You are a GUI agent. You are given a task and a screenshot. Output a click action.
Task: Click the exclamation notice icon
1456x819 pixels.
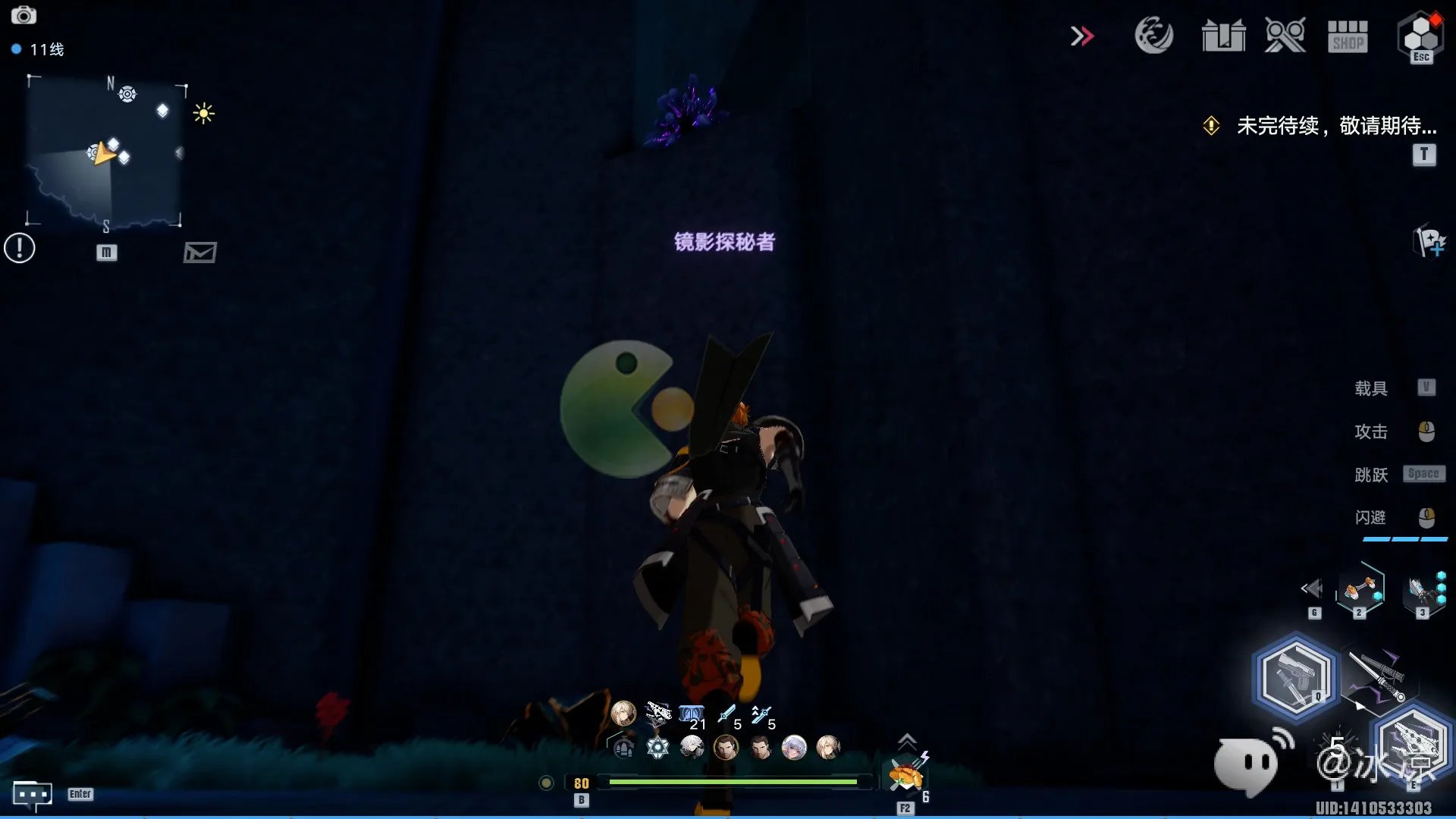click(x=20, y=248)
